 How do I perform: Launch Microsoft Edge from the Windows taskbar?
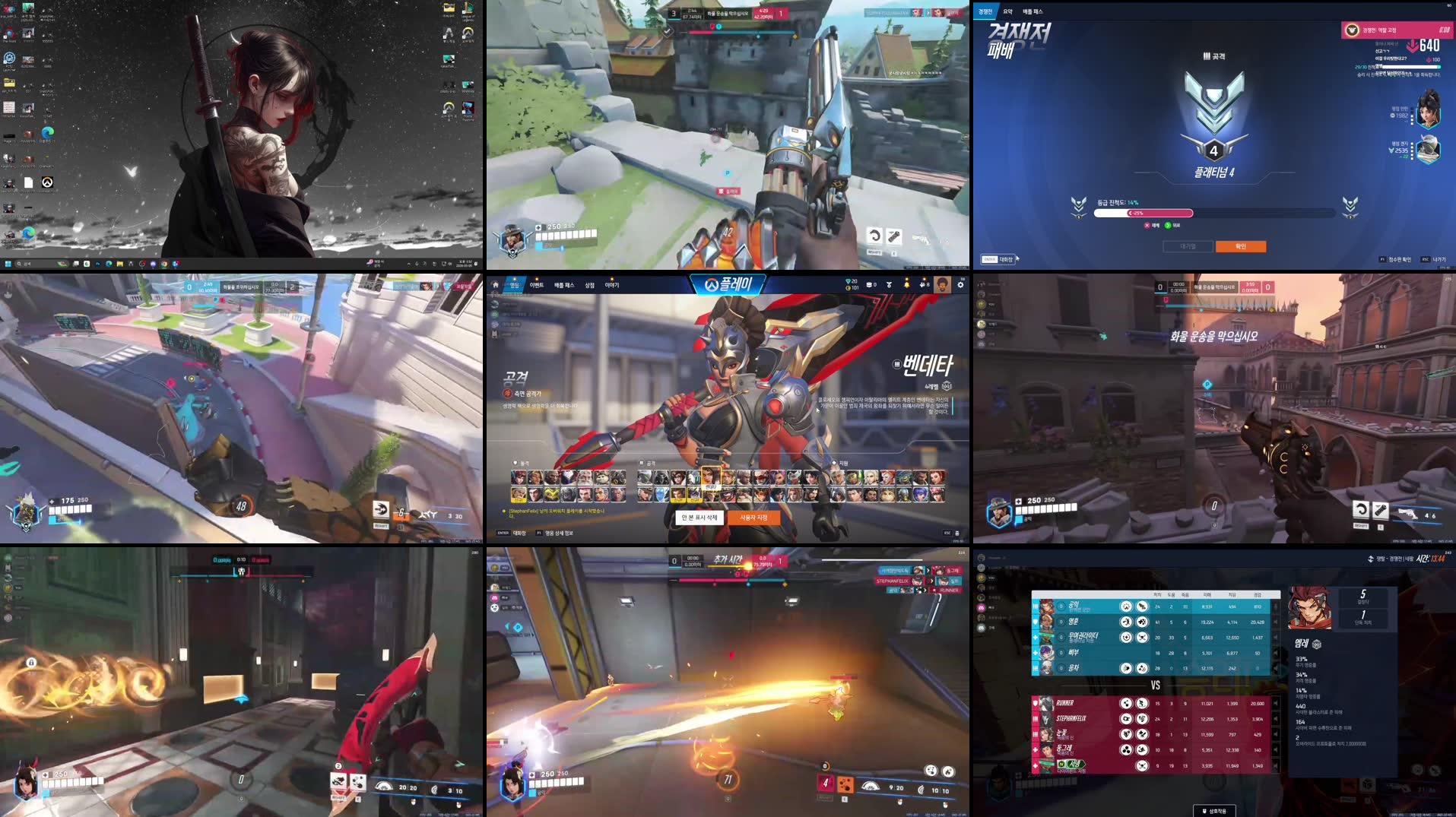coord(108,264)
